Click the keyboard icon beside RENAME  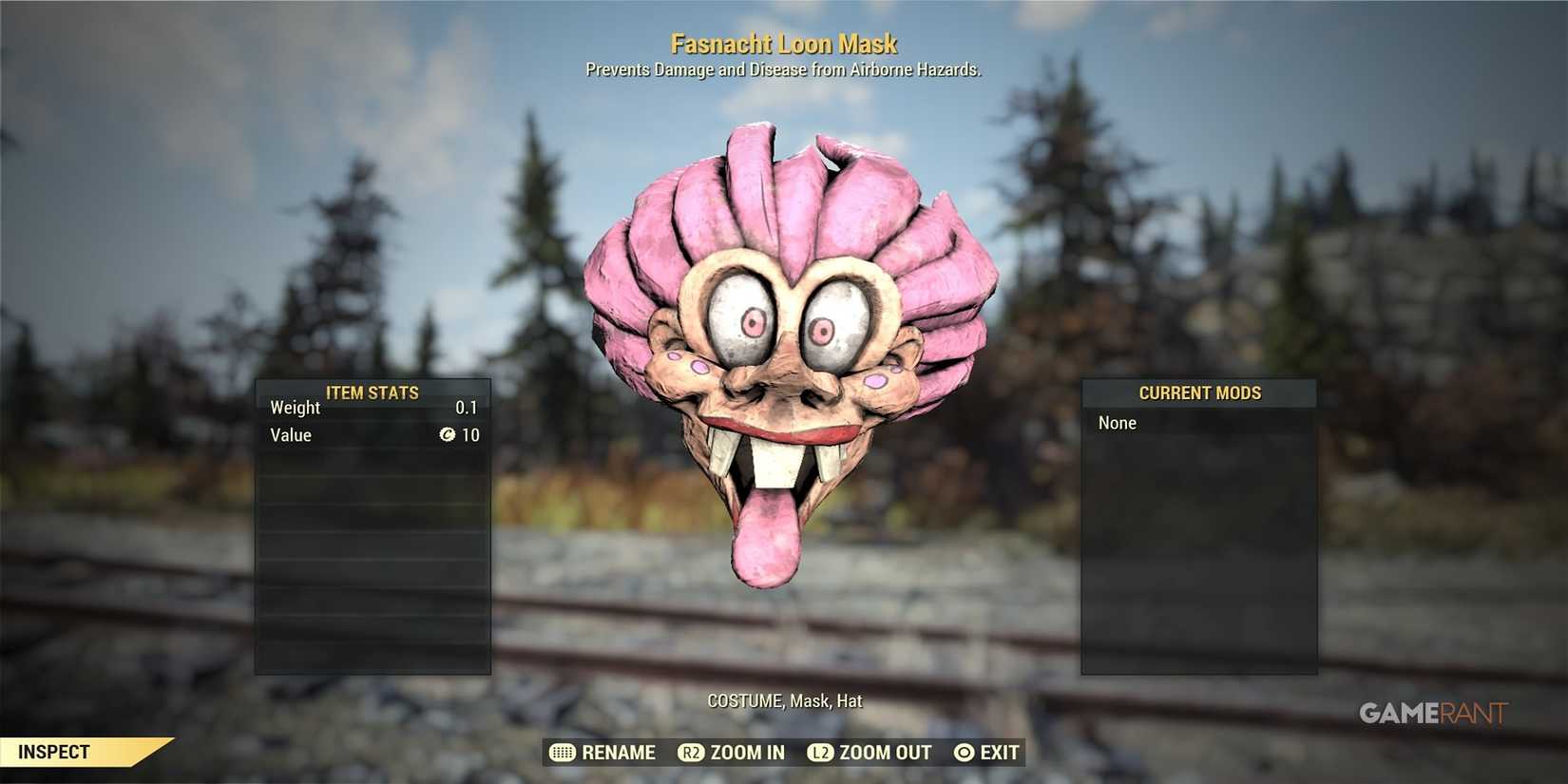click(561, 752)
